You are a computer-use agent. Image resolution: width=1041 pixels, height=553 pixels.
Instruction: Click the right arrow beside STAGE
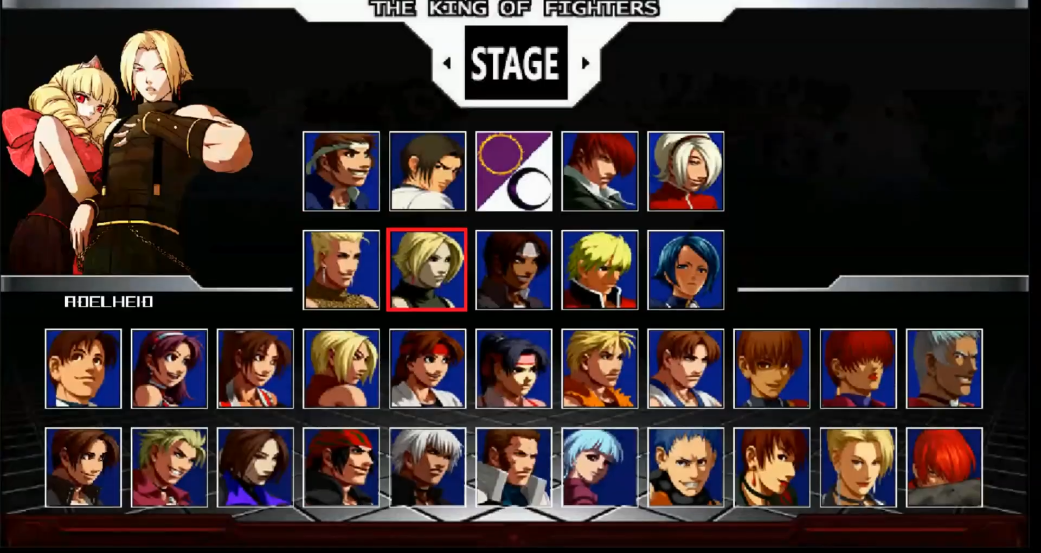click(x=586, y=64)
